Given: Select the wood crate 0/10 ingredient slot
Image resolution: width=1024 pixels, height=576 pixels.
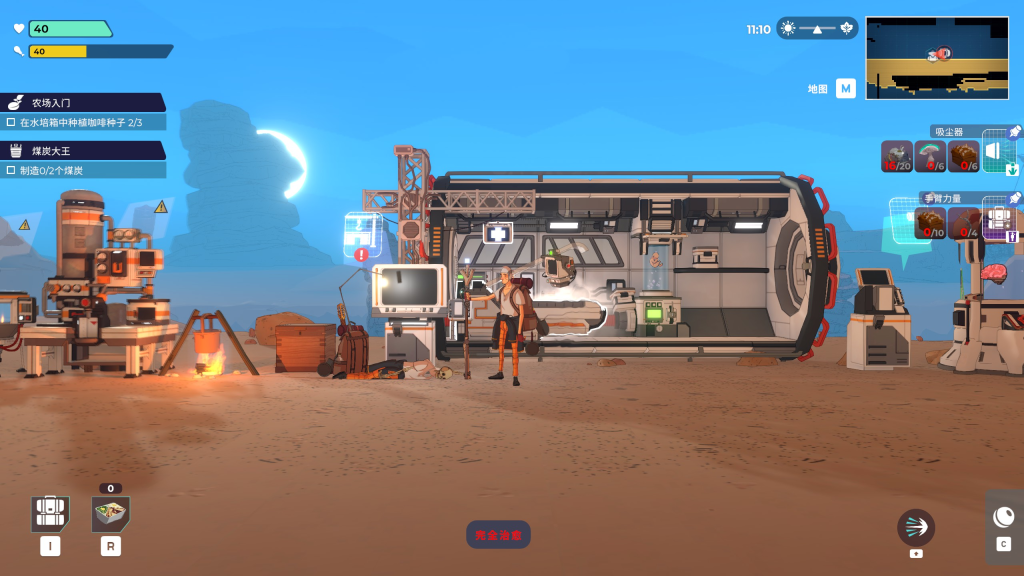Looking at the screenshot, I should [931, 223].
